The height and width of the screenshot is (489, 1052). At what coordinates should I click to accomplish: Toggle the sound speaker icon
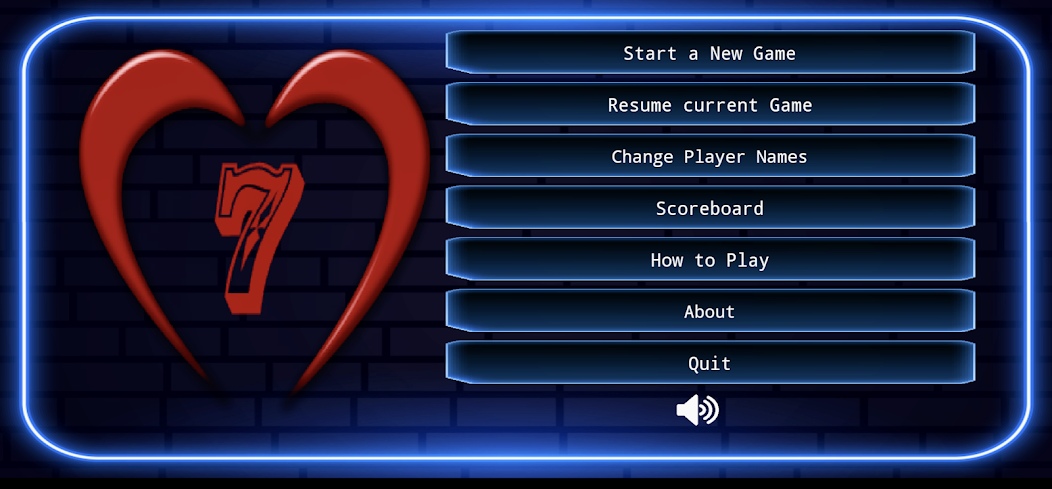point(697,410)
